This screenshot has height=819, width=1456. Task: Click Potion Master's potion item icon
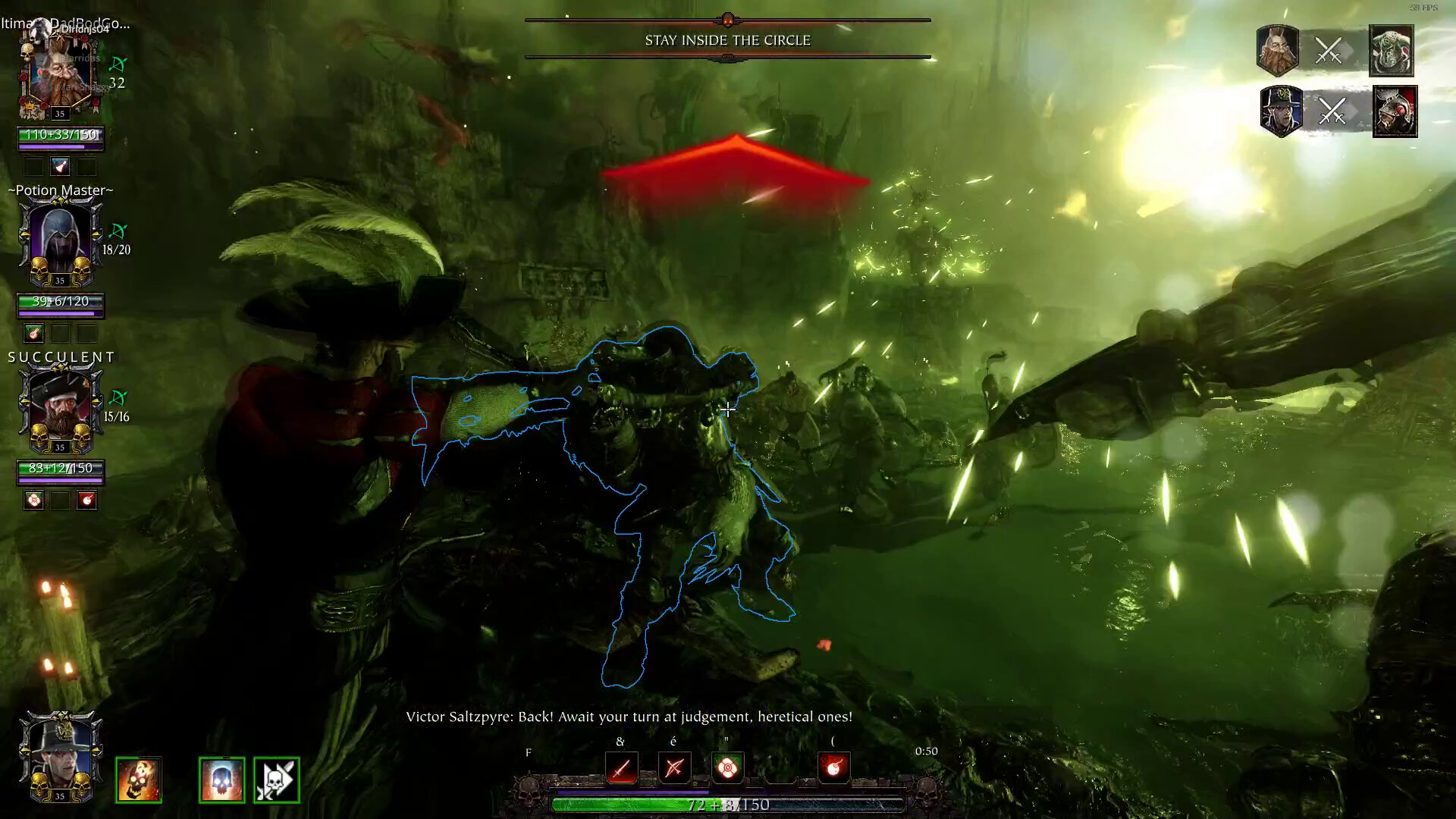[33, 334]
